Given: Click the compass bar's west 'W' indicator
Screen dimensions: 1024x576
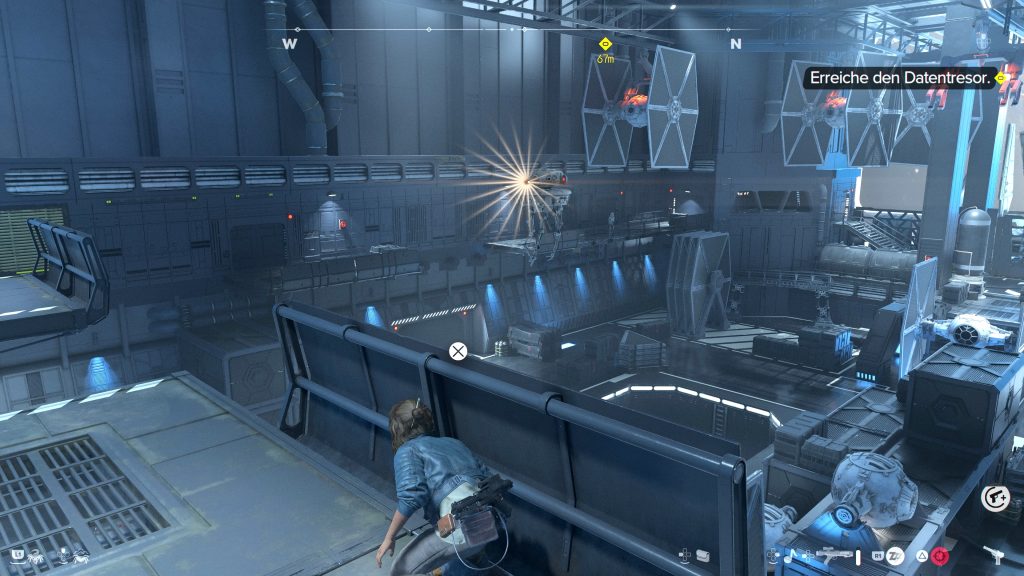Looking at the screenshot, I should [x=290, y=44].
